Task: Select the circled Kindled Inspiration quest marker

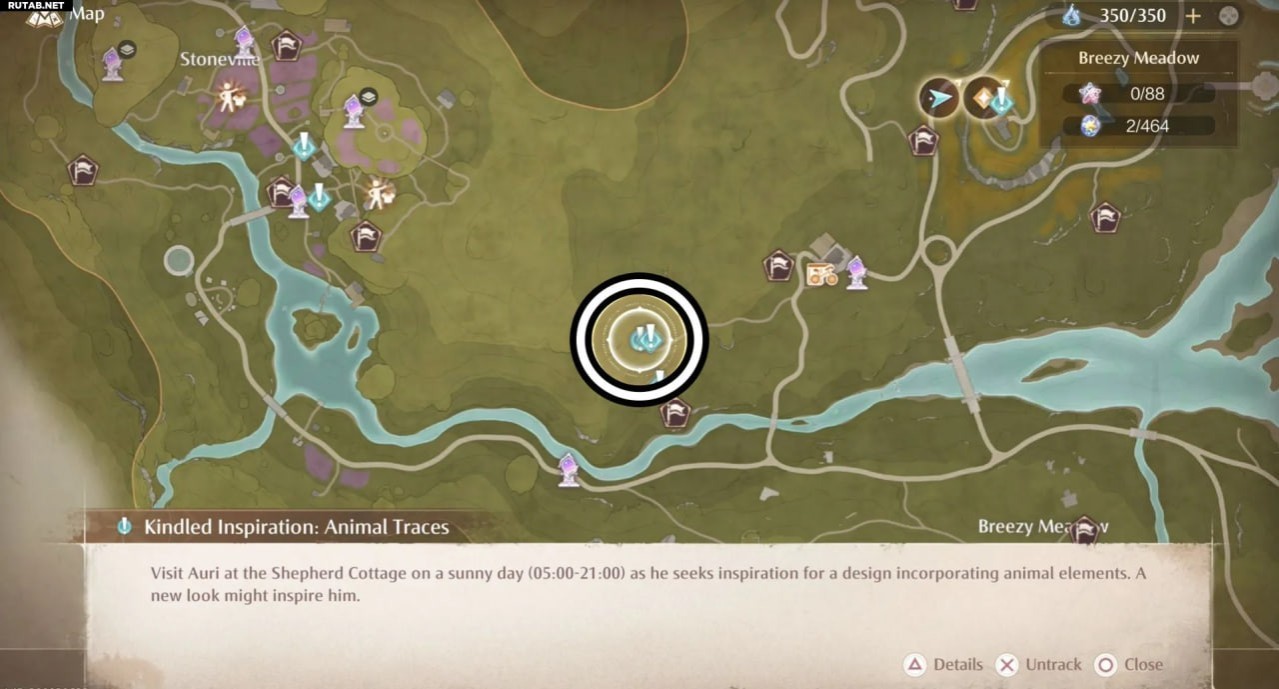Action: tap(640, 339)
